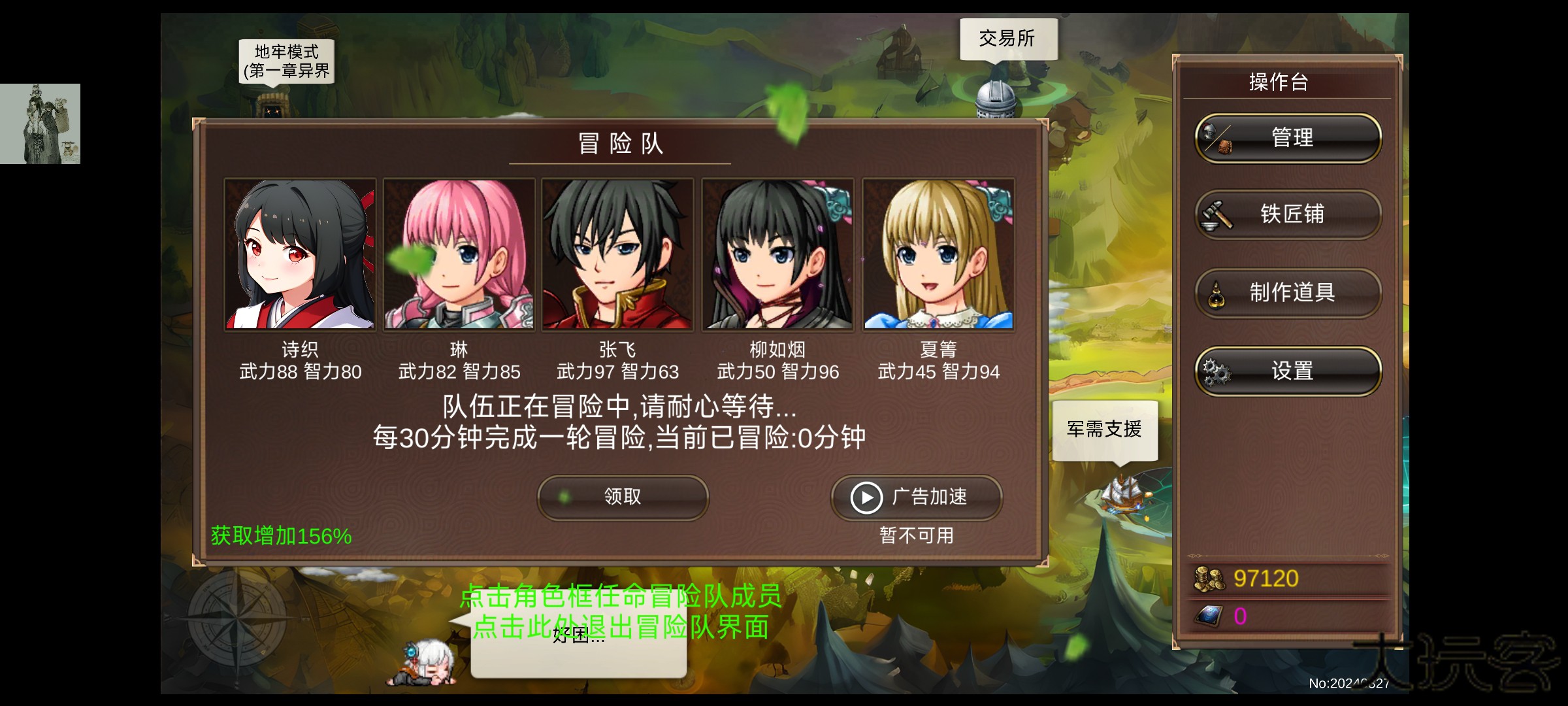Viewport: 1568px width, 706px height.
Task: Claim adventure rewards with 领取 button
Action: (x=622, y=498)
